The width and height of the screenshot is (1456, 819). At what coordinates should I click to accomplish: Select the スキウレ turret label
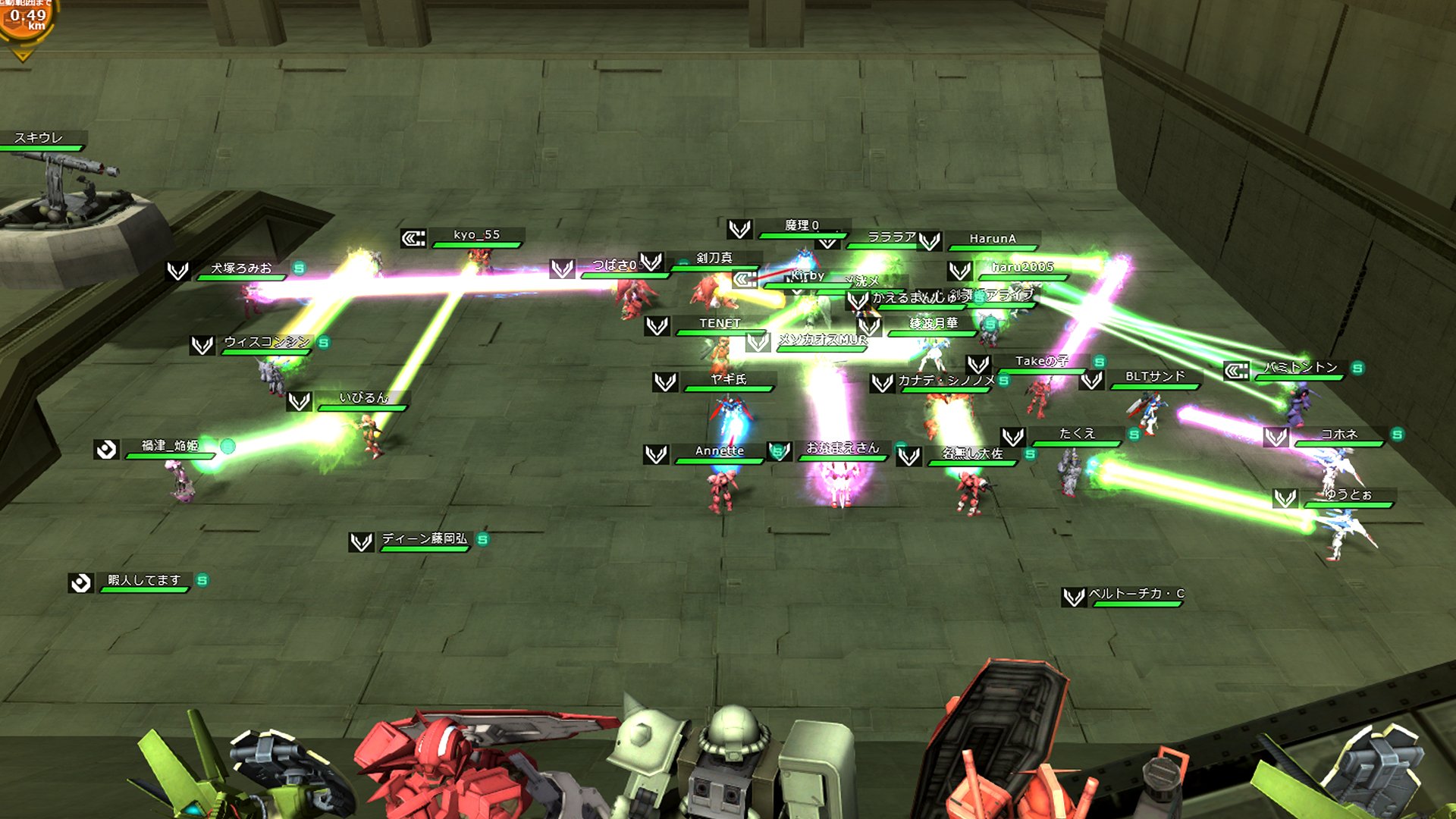(x=39, y=138)
